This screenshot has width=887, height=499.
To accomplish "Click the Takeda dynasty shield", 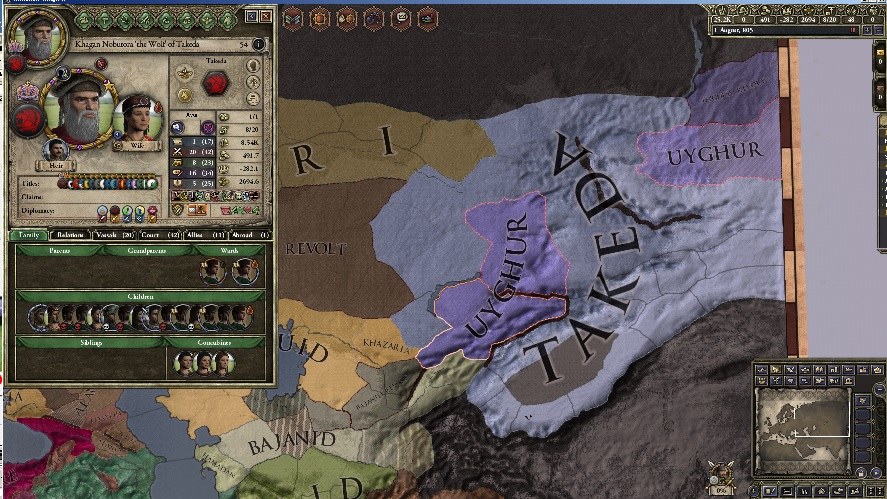I will 216,83.
